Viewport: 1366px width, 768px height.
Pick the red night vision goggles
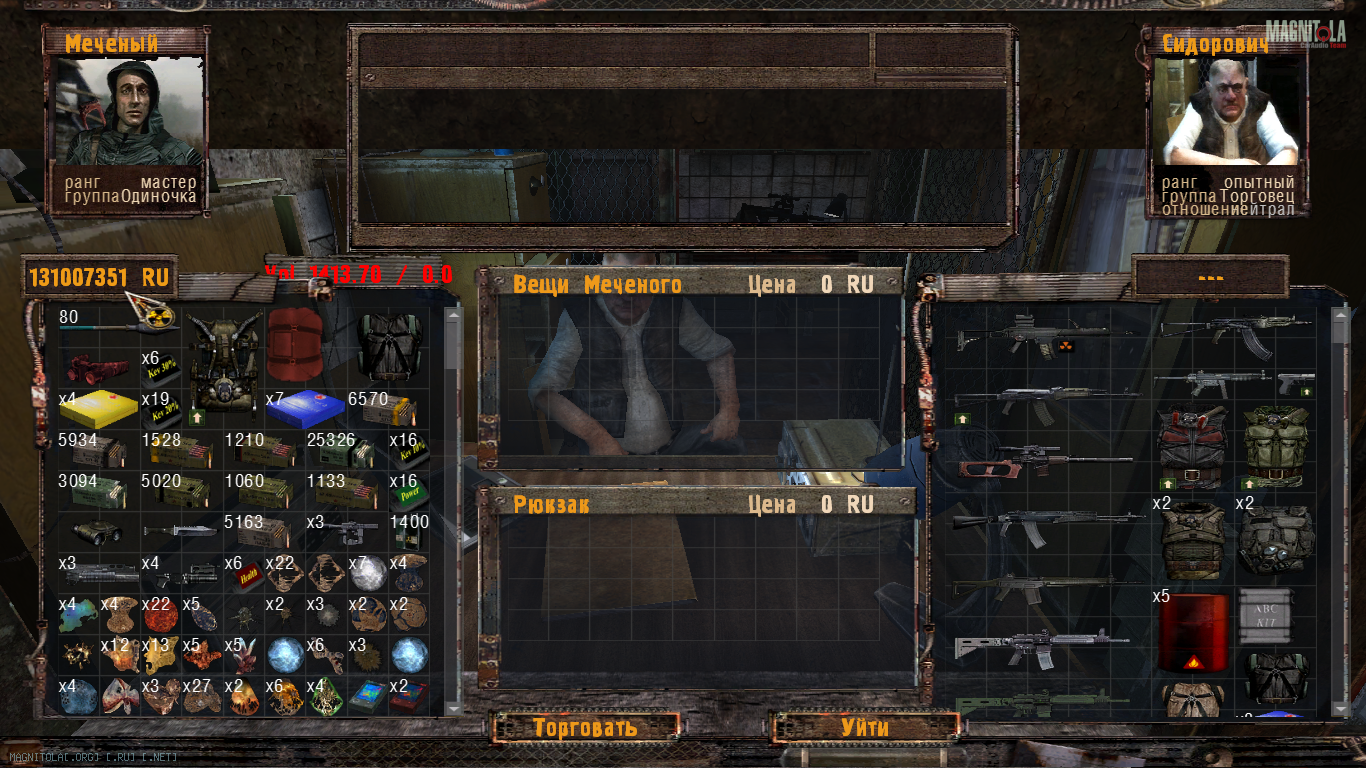coord(96,368)
